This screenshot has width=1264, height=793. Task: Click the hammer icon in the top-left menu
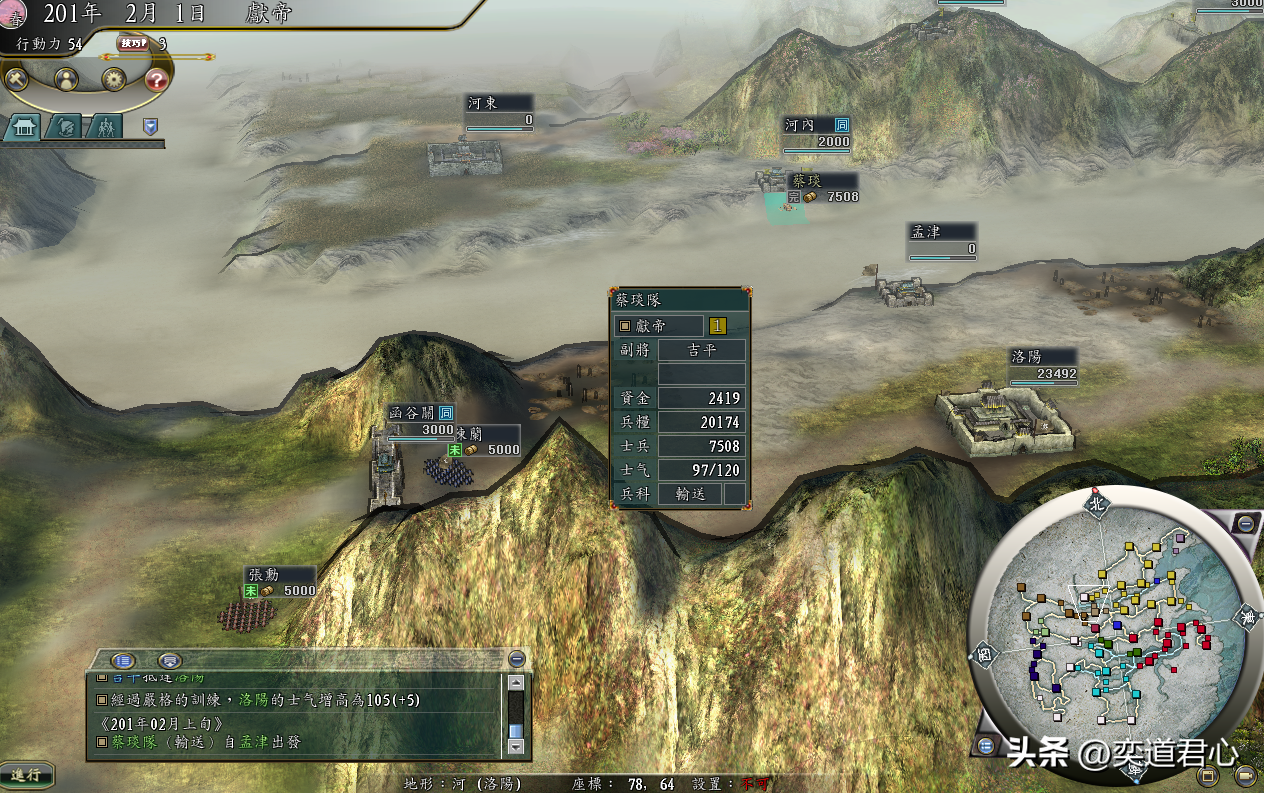(17, 79)
